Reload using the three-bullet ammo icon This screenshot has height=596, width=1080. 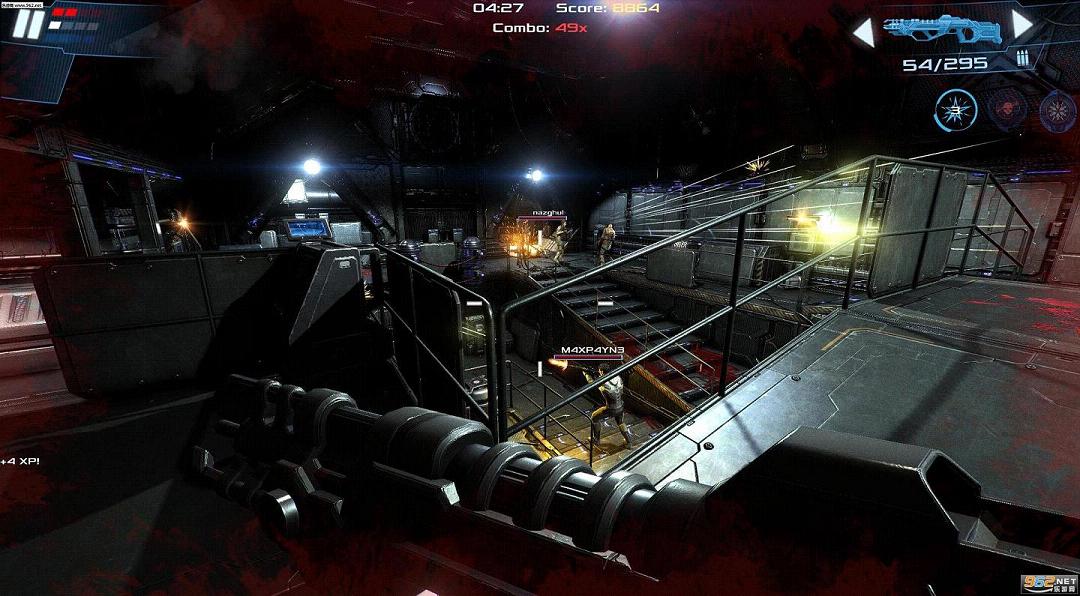(1022, 59)
